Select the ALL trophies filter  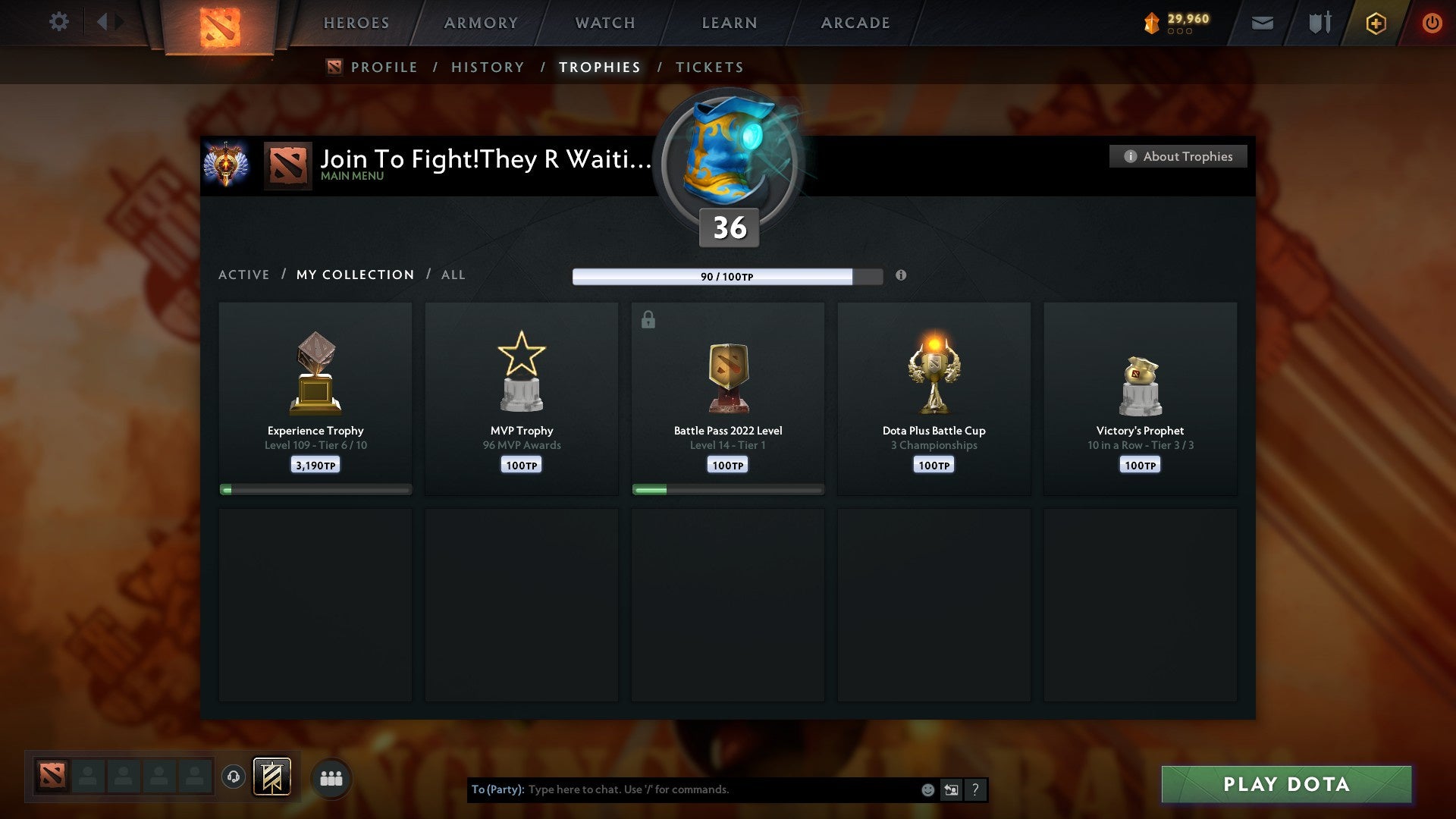[453, 275]
